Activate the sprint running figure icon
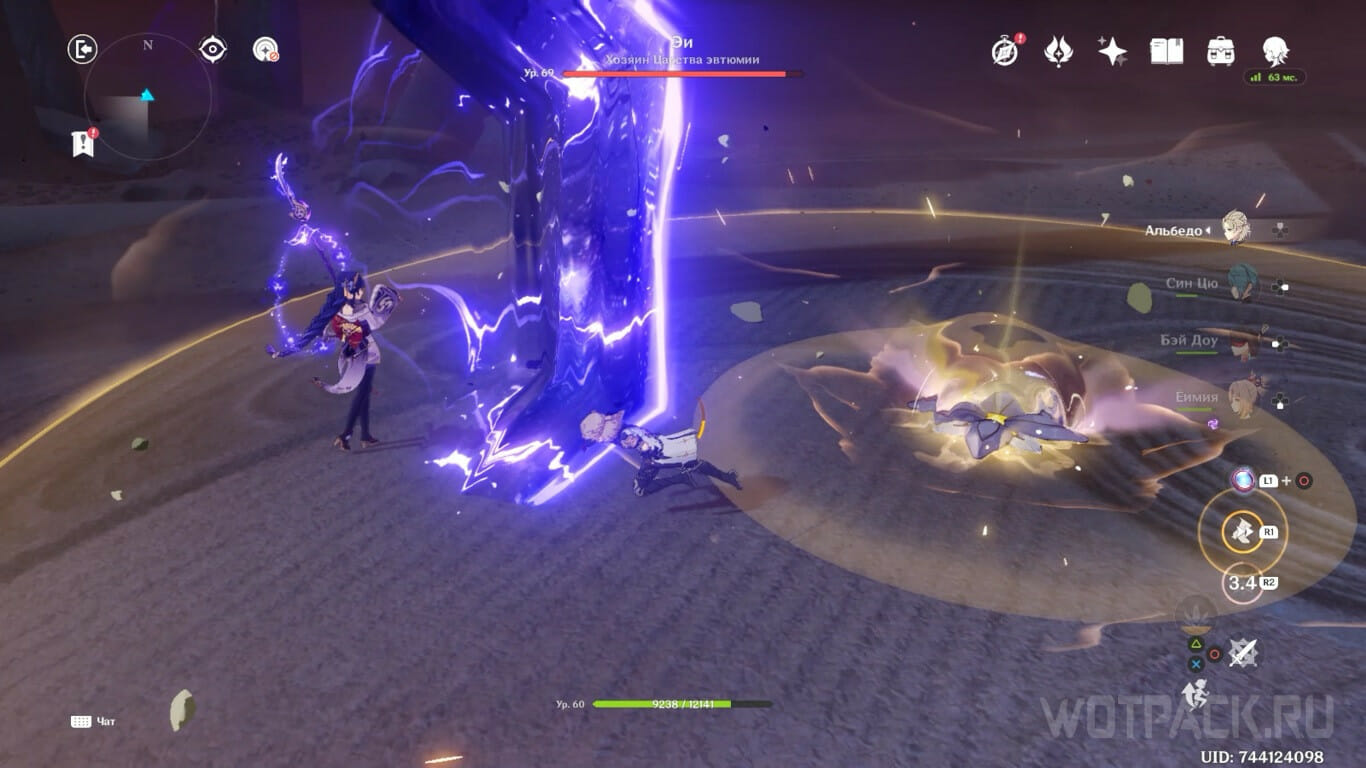This screenshot has width=1366, height=768. [1195, 692]
